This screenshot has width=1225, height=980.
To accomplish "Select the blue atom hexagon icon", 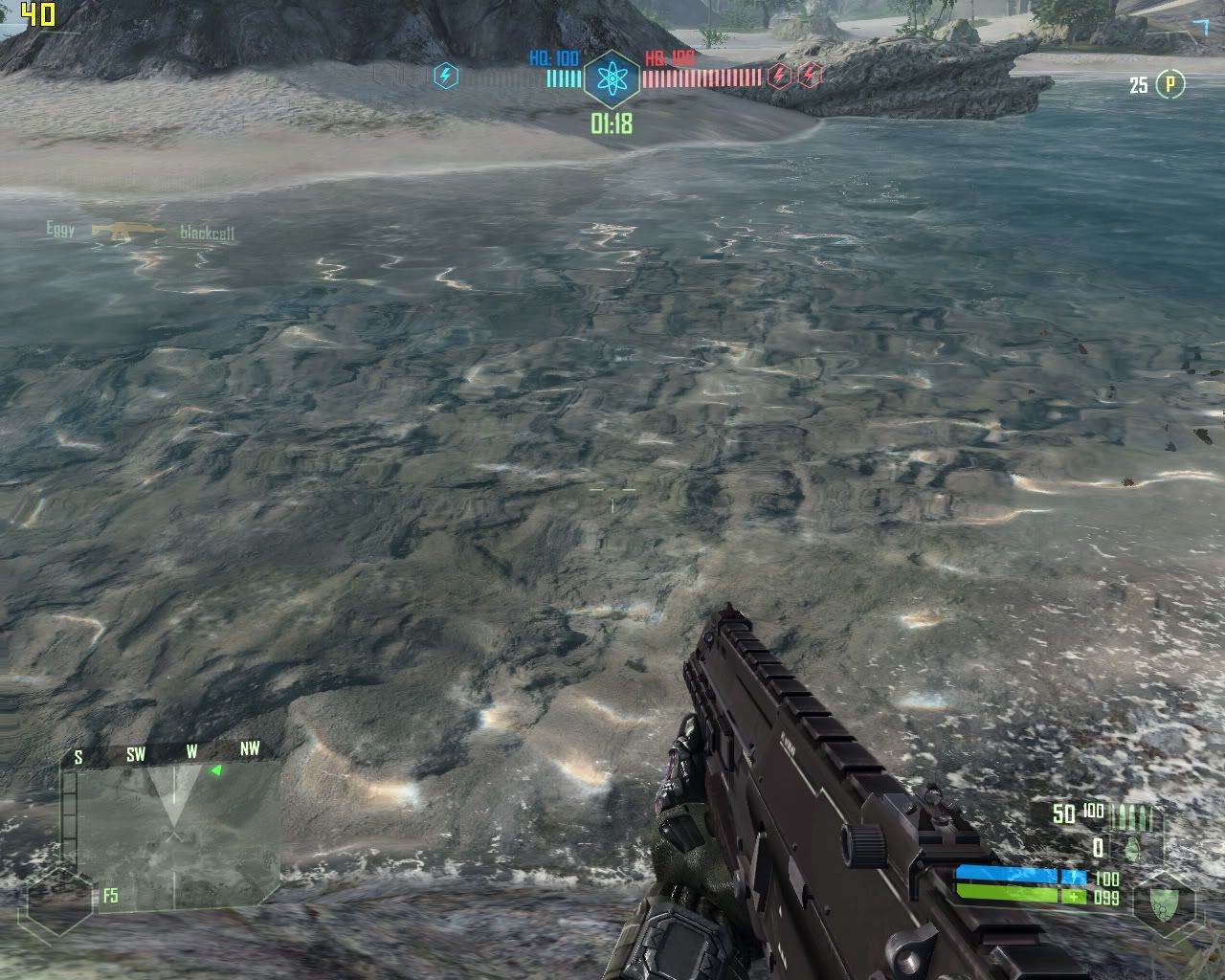I will (612, 80).
